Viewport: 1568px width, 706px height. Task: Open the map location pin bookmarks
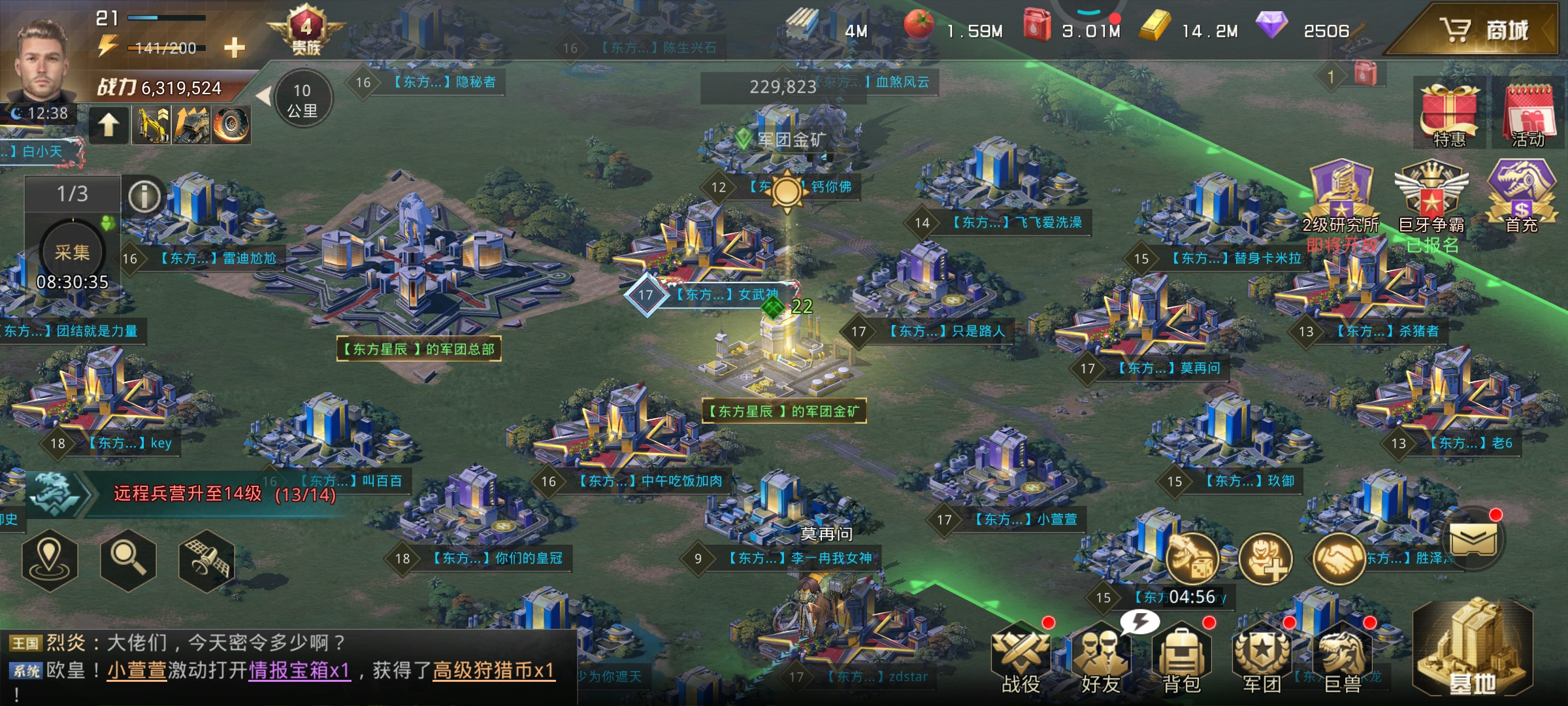tap(50, 559)
